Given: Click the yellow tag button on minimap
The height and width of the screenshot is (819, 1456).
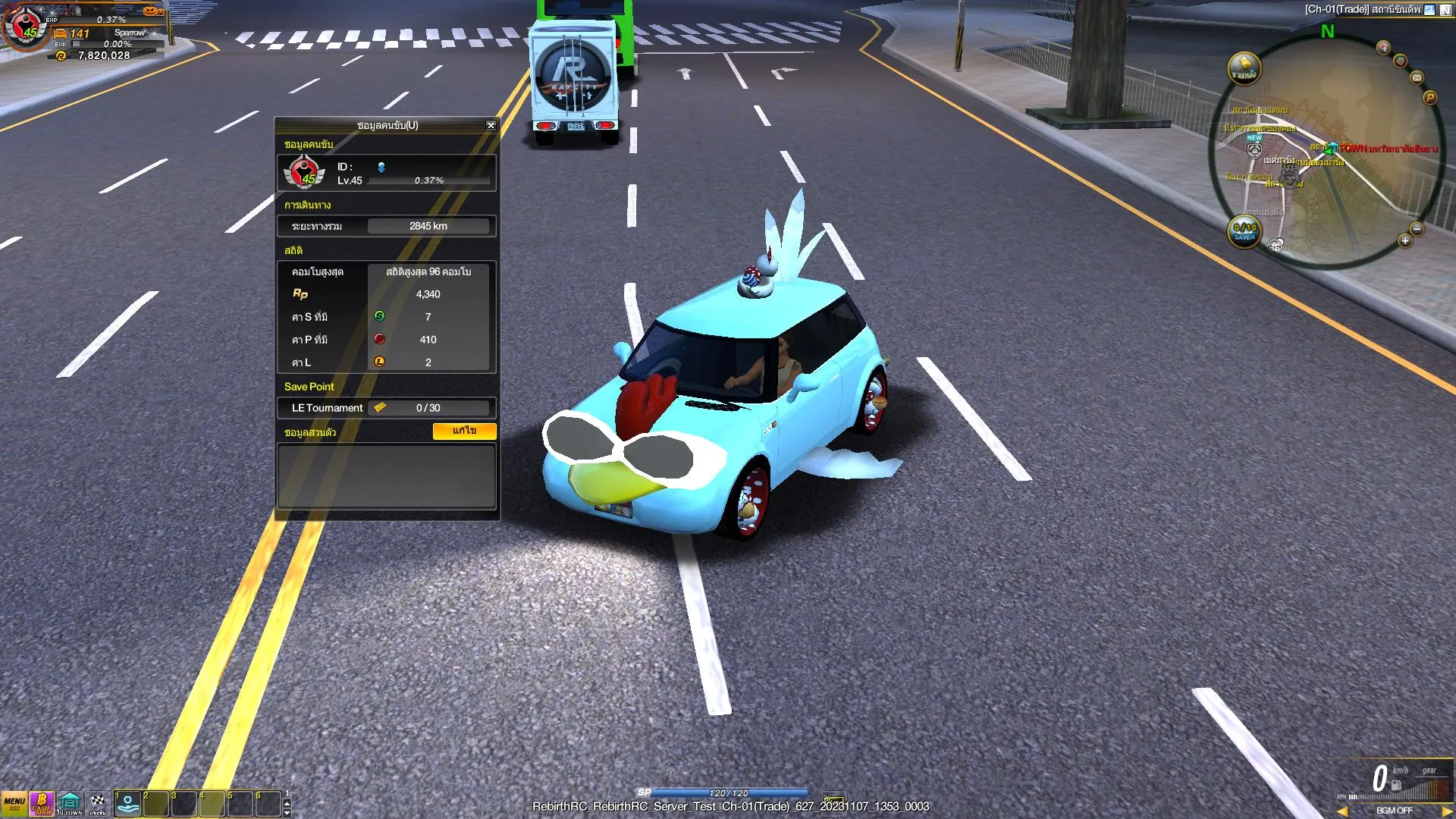Looking at the screenshot, I should [x=1244, y=68].
